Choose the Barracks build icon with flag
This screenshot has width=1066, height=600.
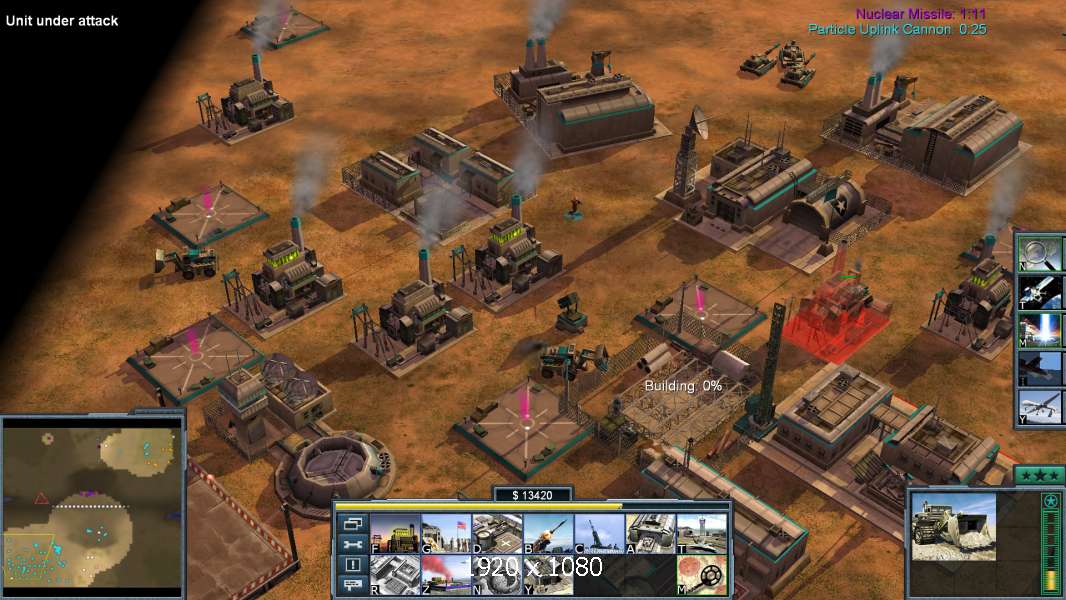pyautogui.click(x=446, y=534)
